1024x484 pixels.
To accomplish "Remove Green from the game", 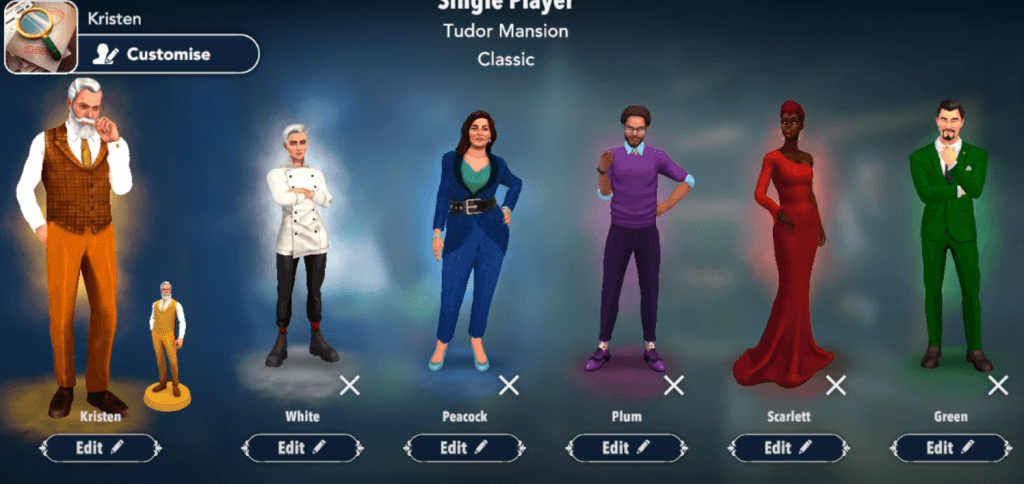I will (x=997, y=385).
